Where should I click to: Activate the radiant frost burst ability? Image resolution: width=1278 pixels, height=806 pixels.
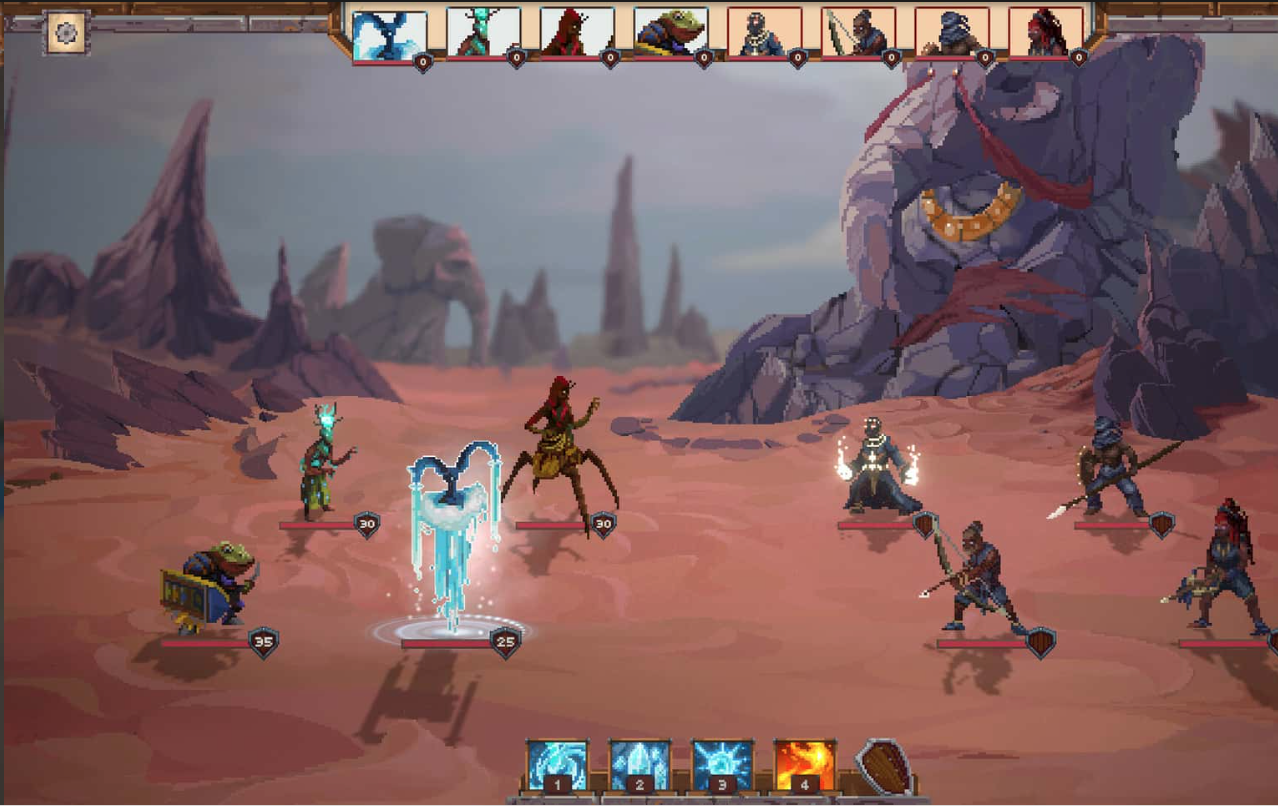coord(722,766)
